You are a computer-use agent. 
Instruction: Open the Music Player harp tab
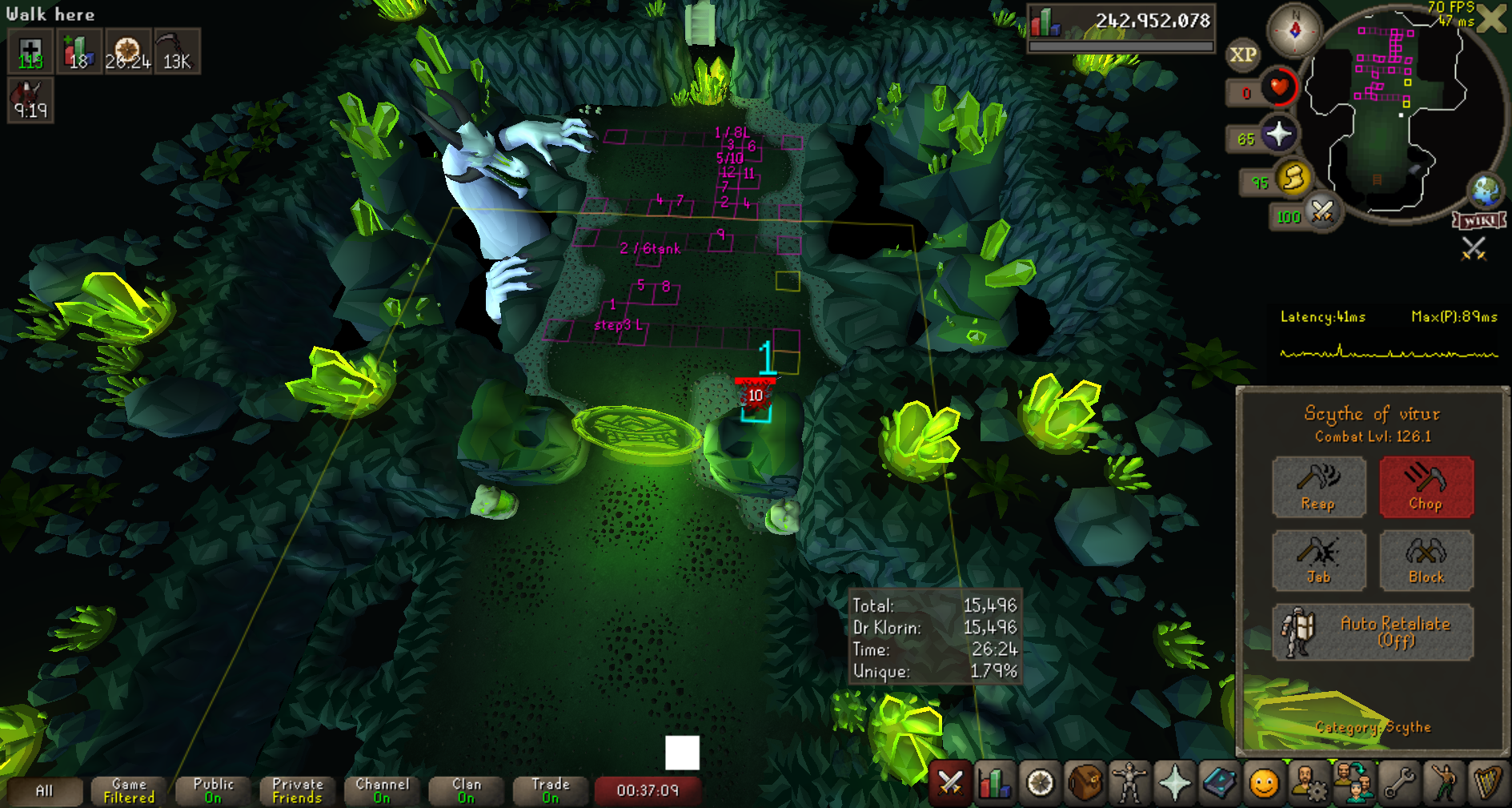click(x=1487, y=782)
